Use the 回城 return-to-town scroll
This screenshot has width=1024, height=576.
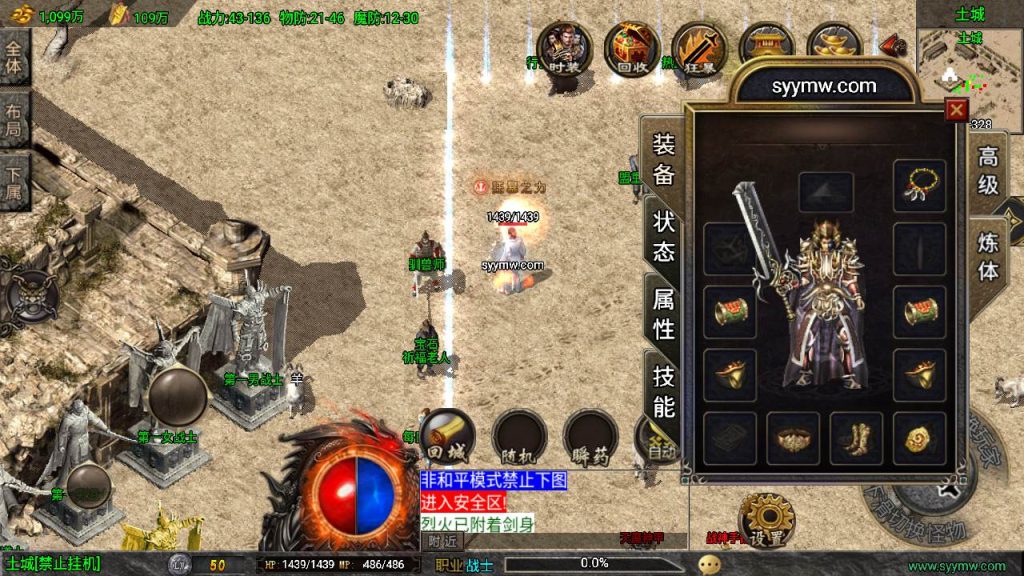click(x=447, y=436)
